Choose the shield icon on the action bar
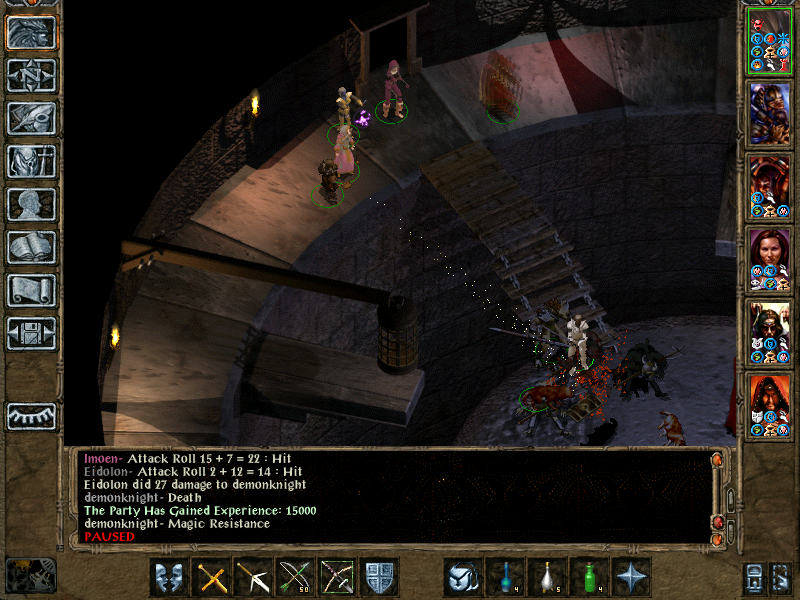This screenshot has width=800, height=600. 380,577
